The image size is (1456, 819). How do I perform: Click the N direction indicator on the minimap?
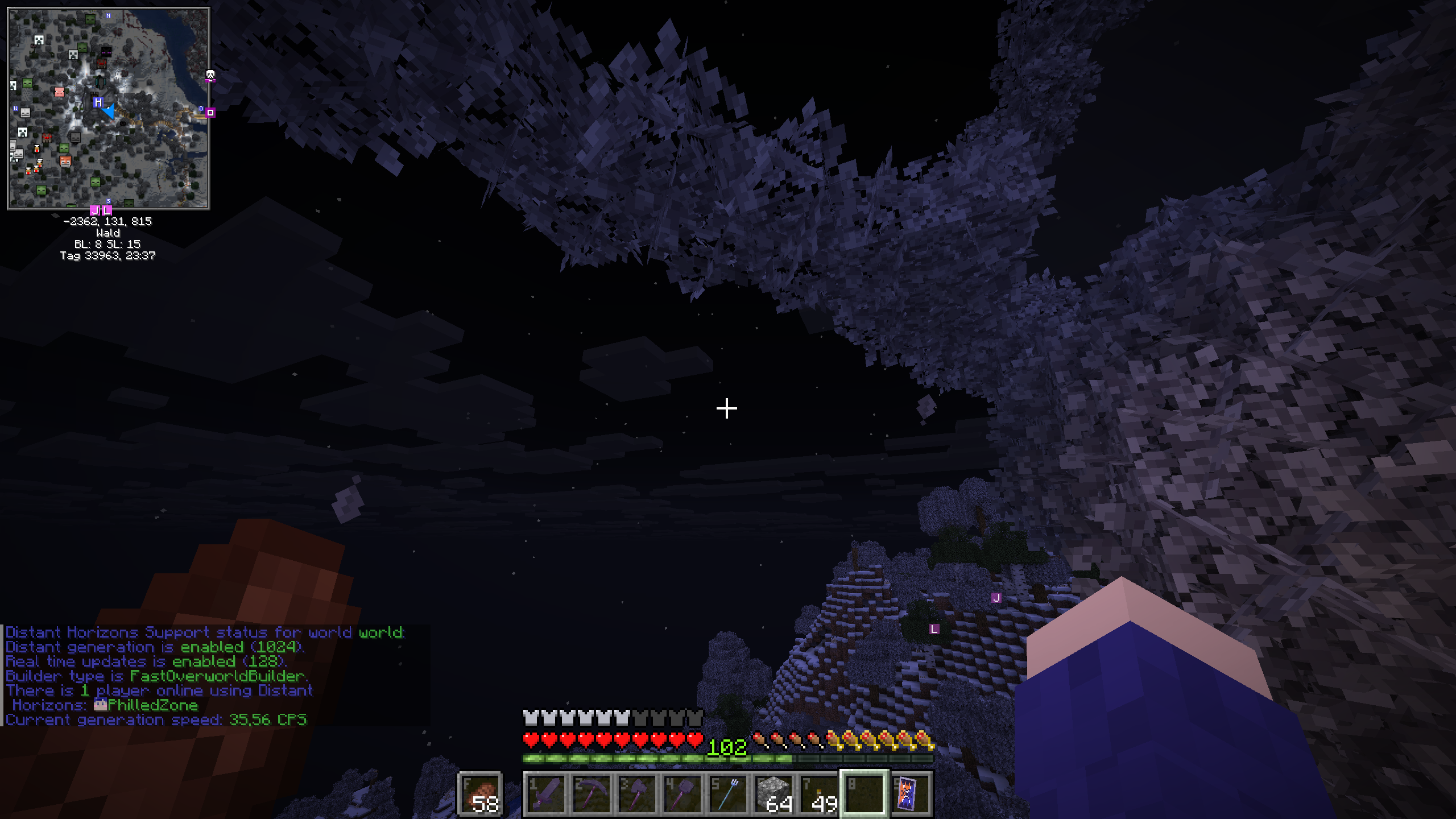point(108,15)
